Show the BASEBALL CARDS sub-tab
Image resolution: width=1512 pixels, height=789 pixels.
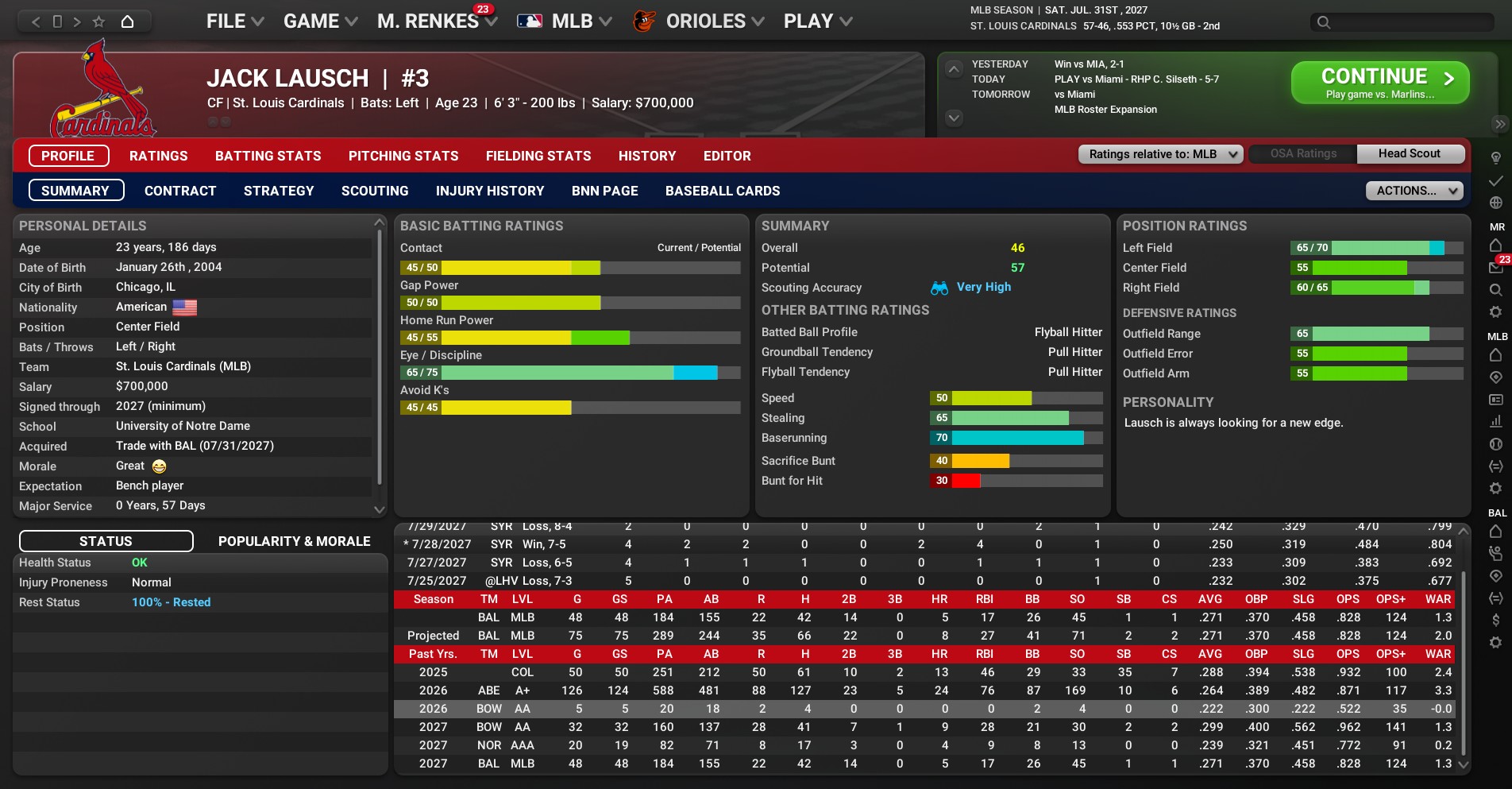tap(723, 191)
